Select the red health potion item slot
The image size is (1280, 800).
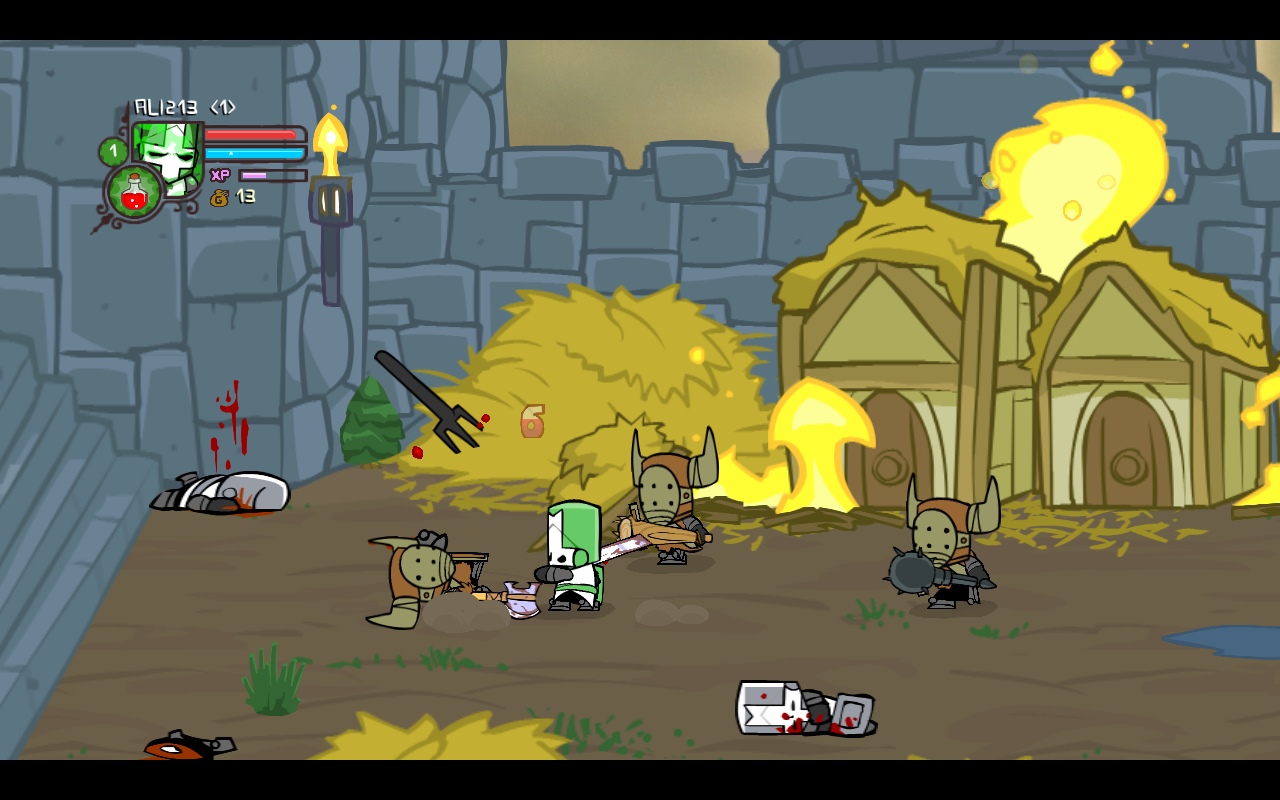click(x=134, y=192)
